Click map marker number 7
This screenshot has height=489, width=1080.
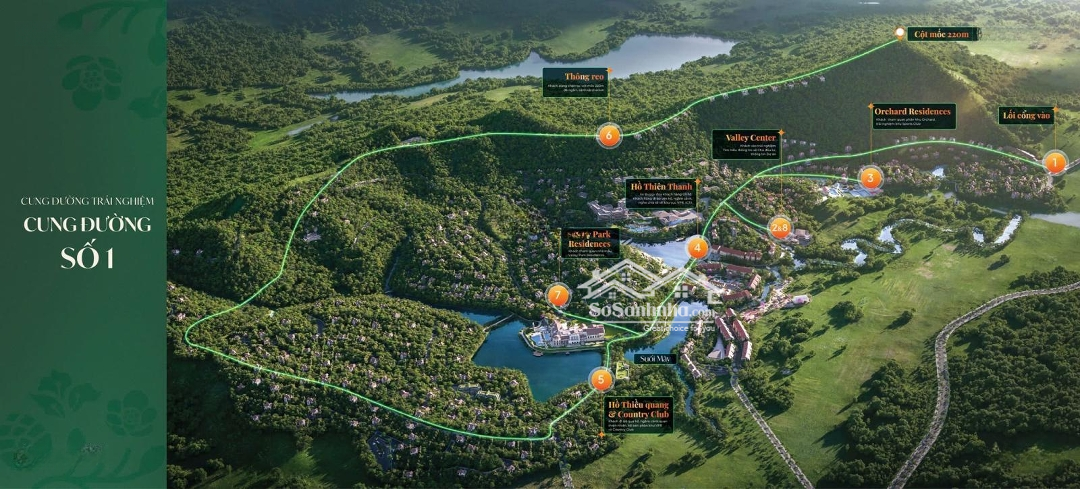pyautogui.click(x=559, y=295)
